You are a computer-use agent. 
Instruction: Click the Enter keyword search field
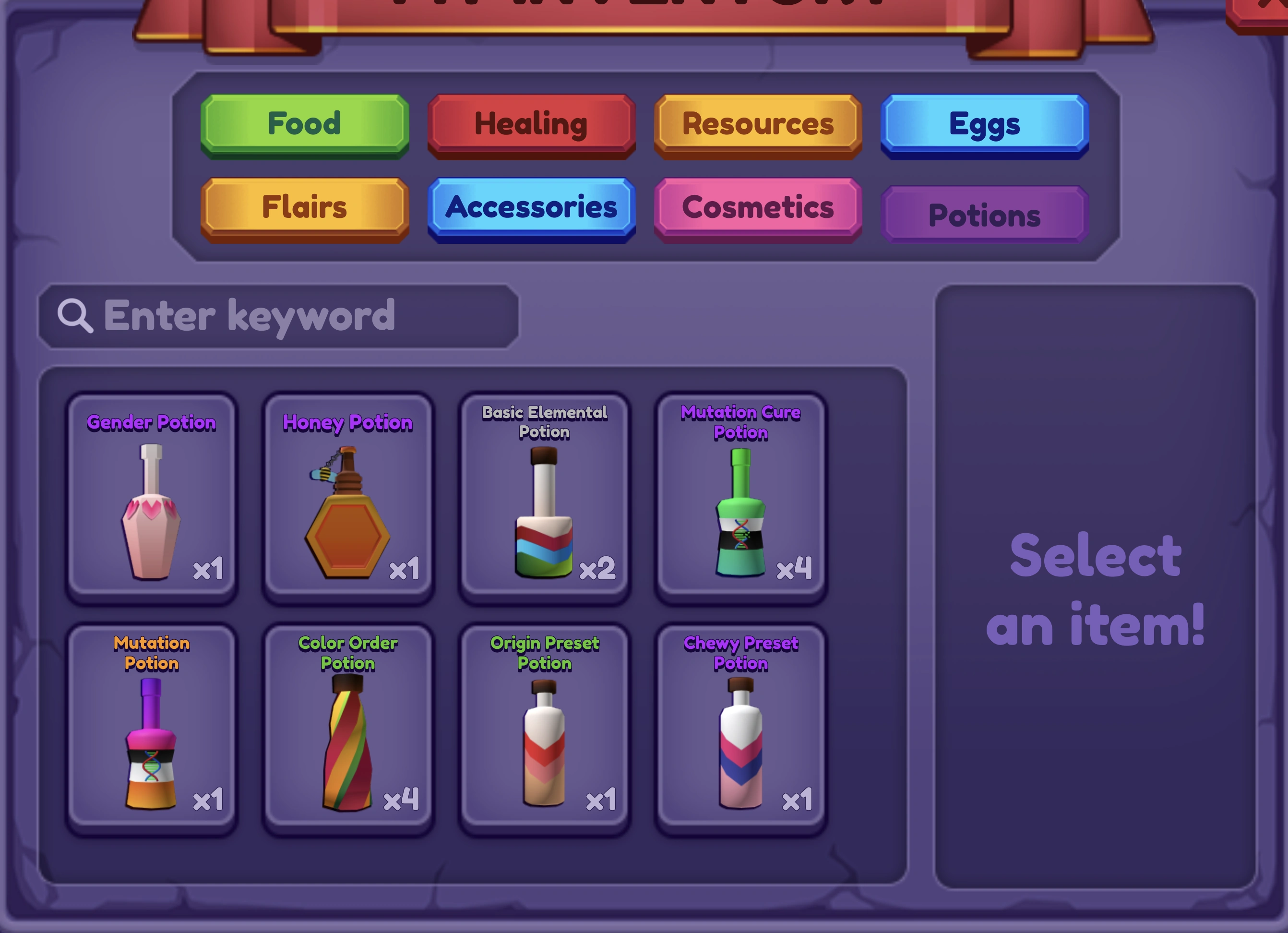point(278,316)
